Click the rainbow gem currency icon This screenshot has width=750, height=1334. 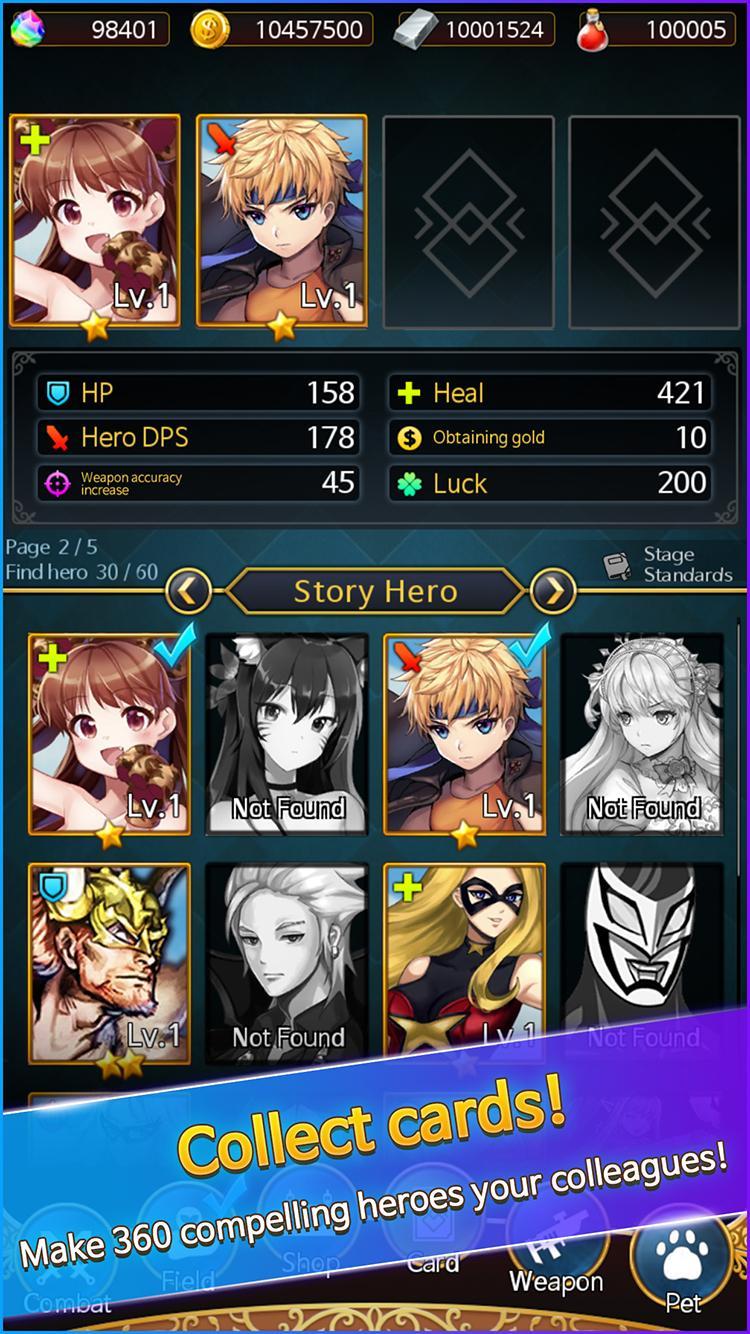[27, 30]
